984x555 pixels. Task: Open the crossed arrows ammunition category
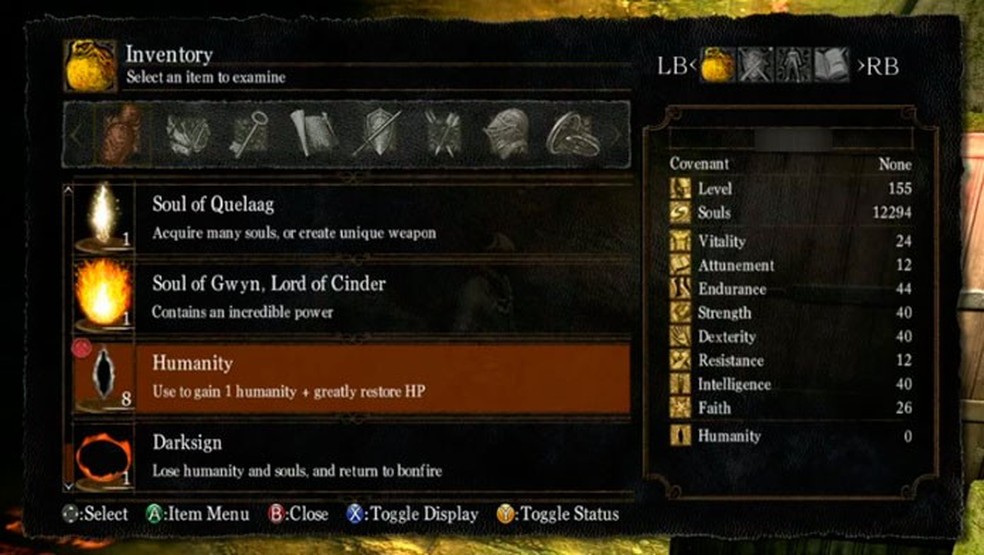coord(442,132)
